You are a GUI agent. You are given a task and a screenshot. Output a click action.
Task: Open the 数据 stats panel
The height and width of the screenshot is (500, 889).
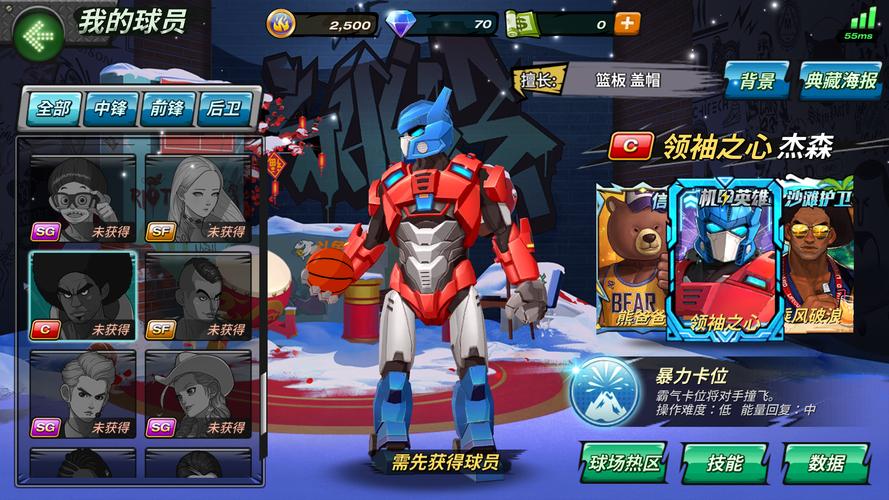pos(825,463)
